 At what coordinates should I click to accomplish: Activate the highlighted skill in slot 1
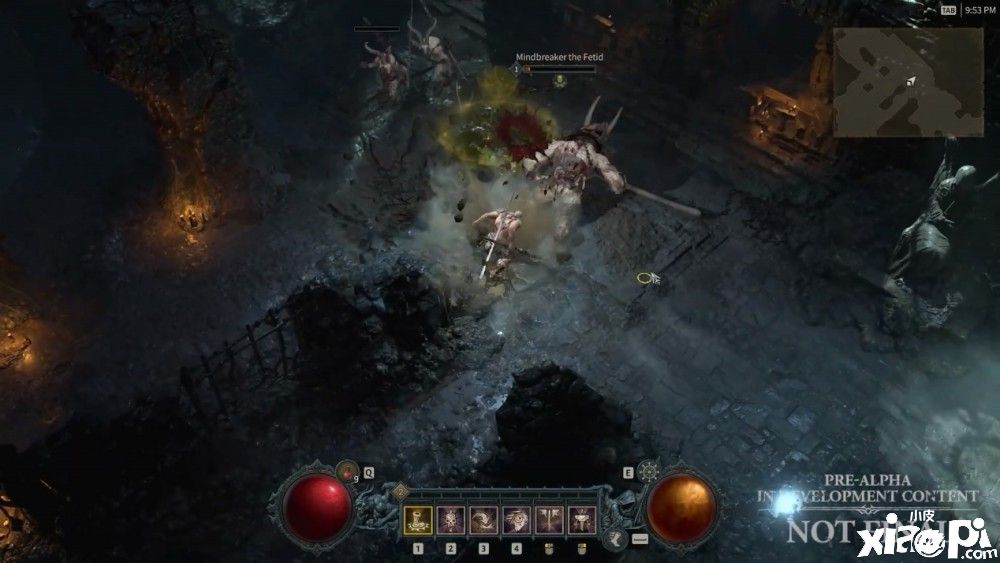418,519
